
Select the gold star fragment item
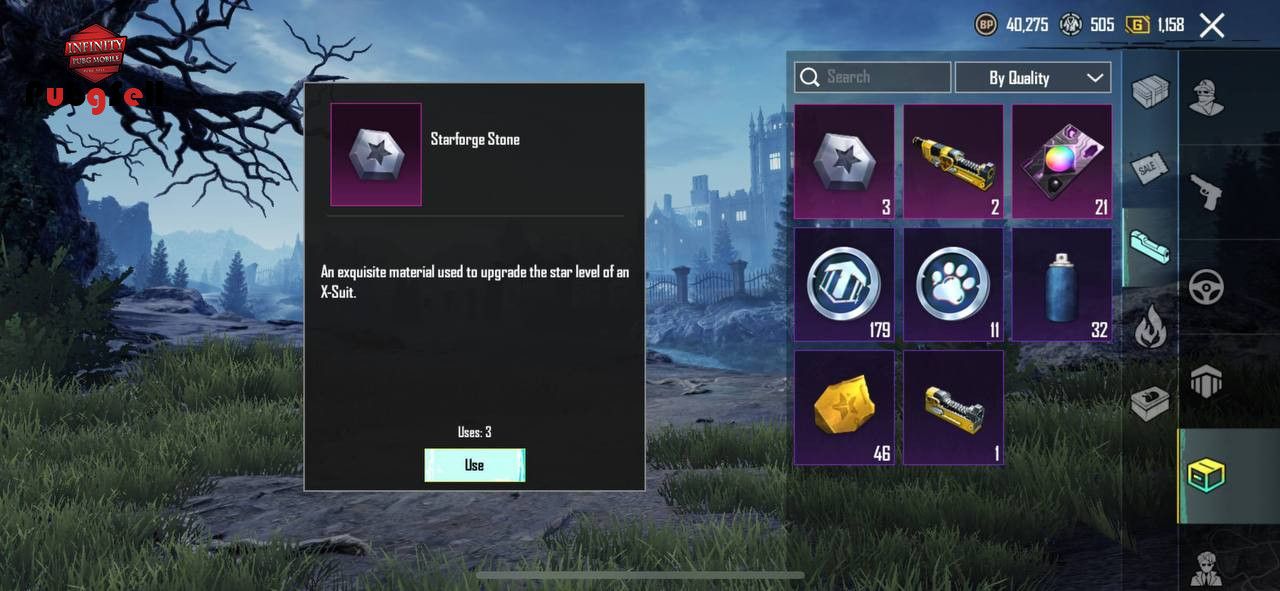click(x=844, y=407)
